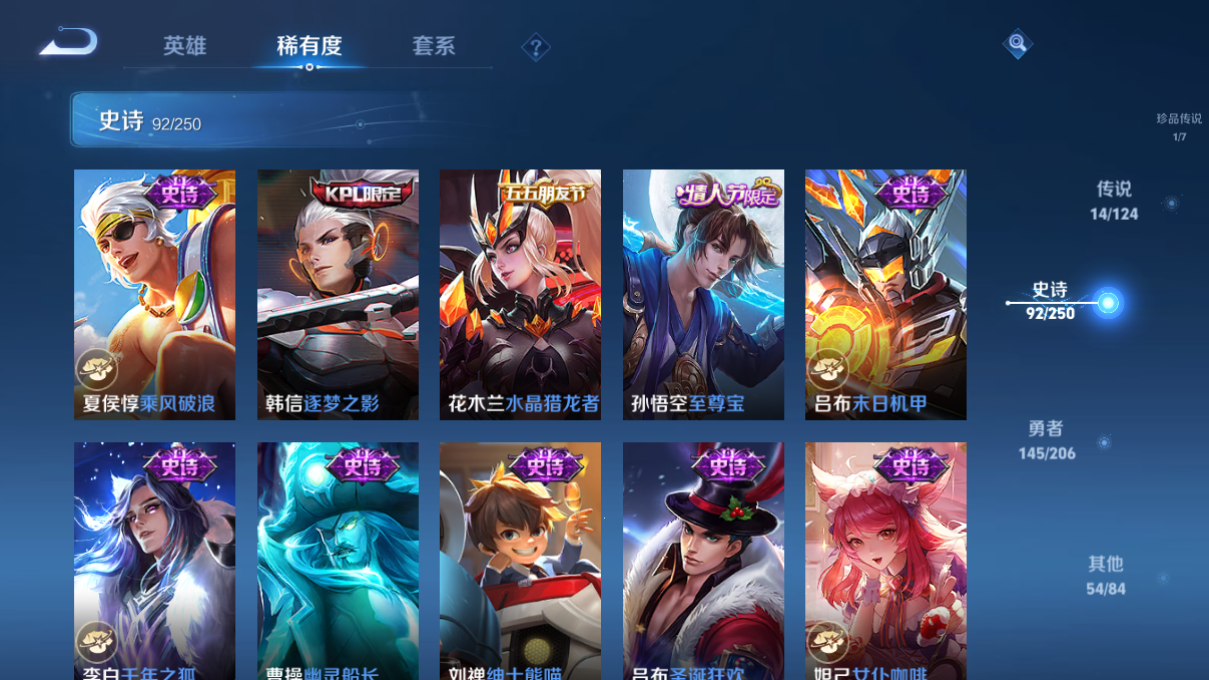Choose the 花木兰 水晶猎龙者 skin card

(520, 294)
